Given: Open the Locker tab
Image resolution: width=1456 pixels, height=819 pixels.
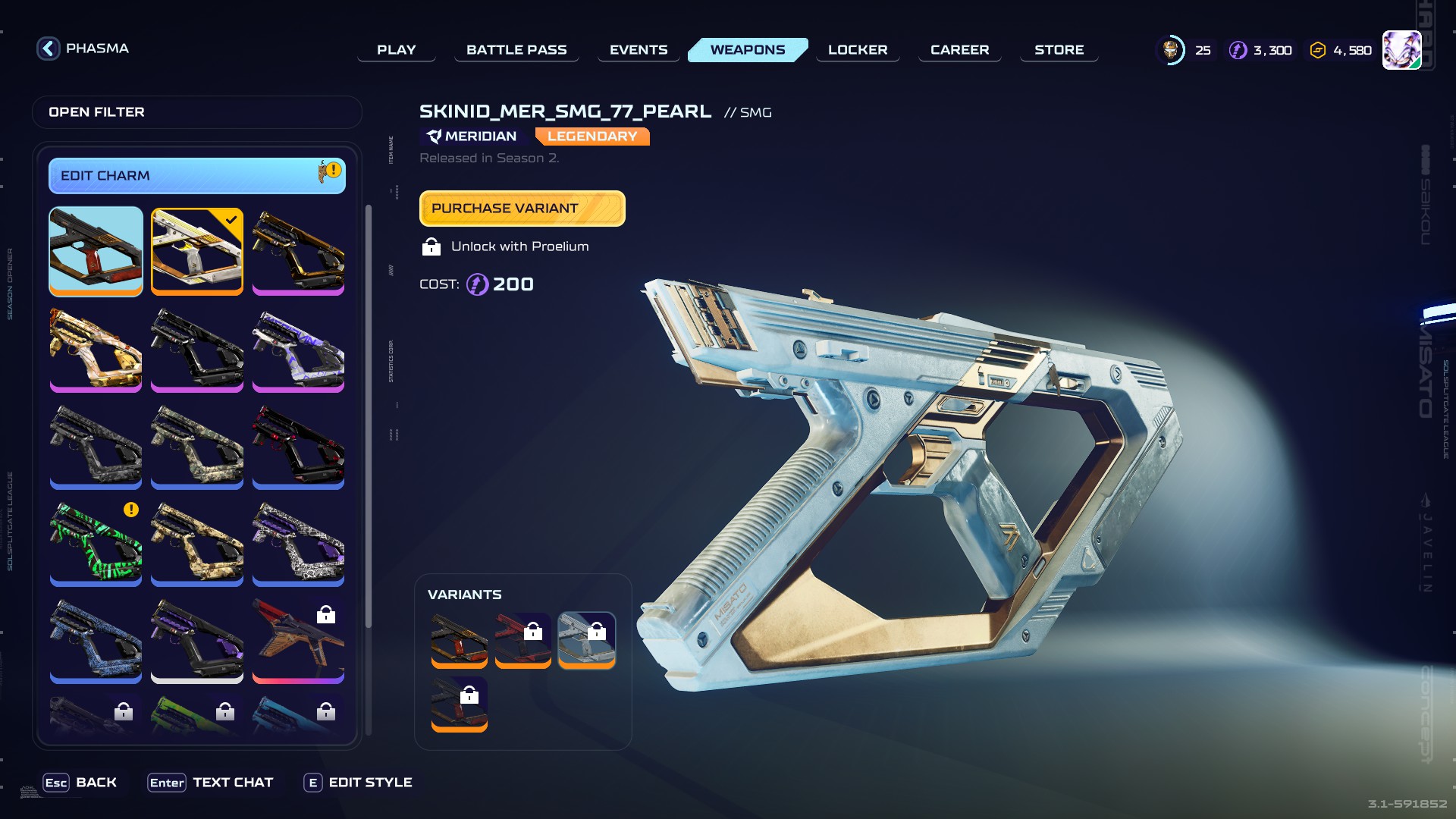Looking at the screenshot, I should point(858,50).
